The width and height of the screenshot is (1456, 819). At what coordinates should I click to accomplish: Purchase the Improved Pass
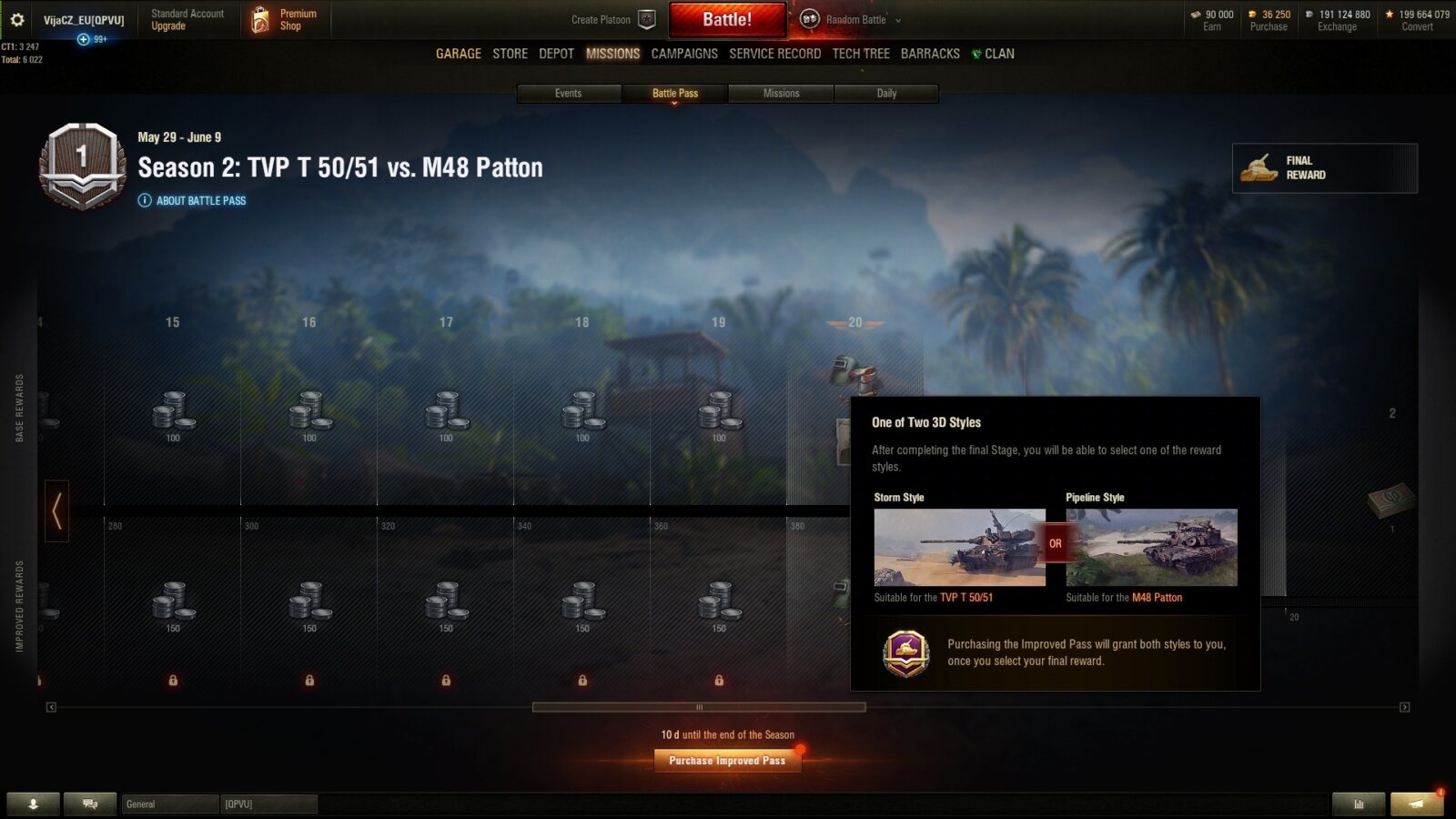(x=727, y=761)
